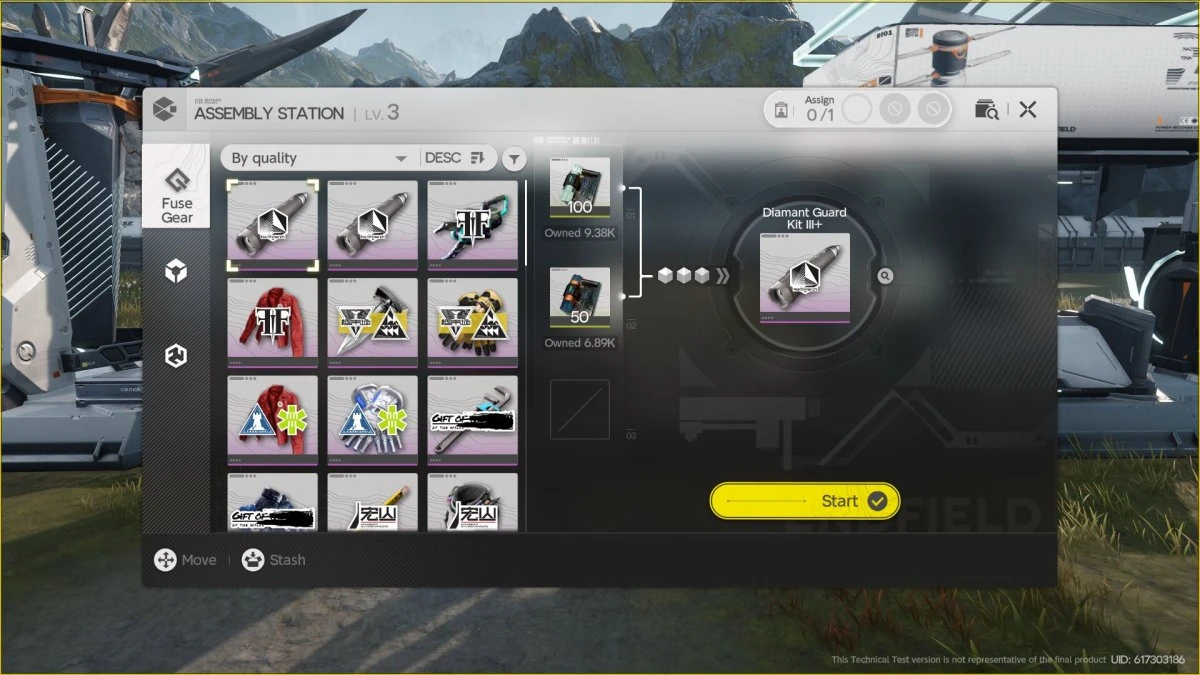Close the Assembly Station window
Screen dimensions: 1200x675
point(1027,110)
